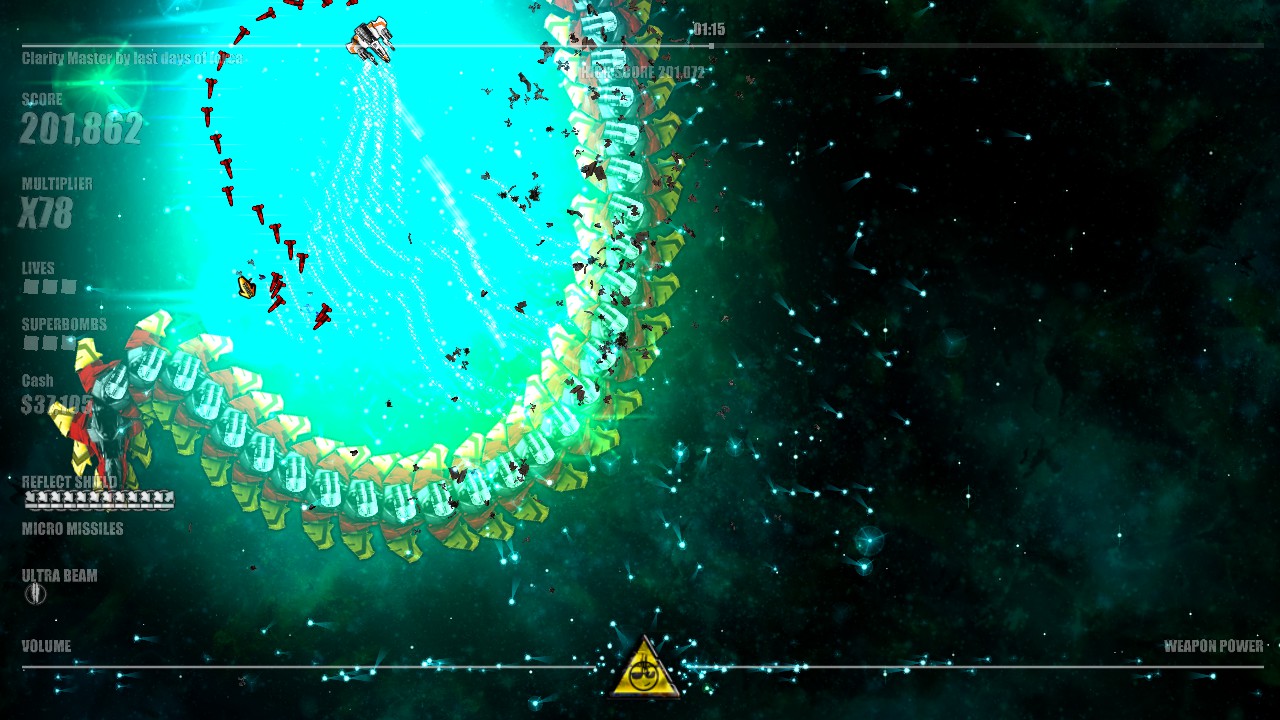Activate the first Superbomb icon
The width and height of the screenshot is (1280, 720).
[30, 342]
